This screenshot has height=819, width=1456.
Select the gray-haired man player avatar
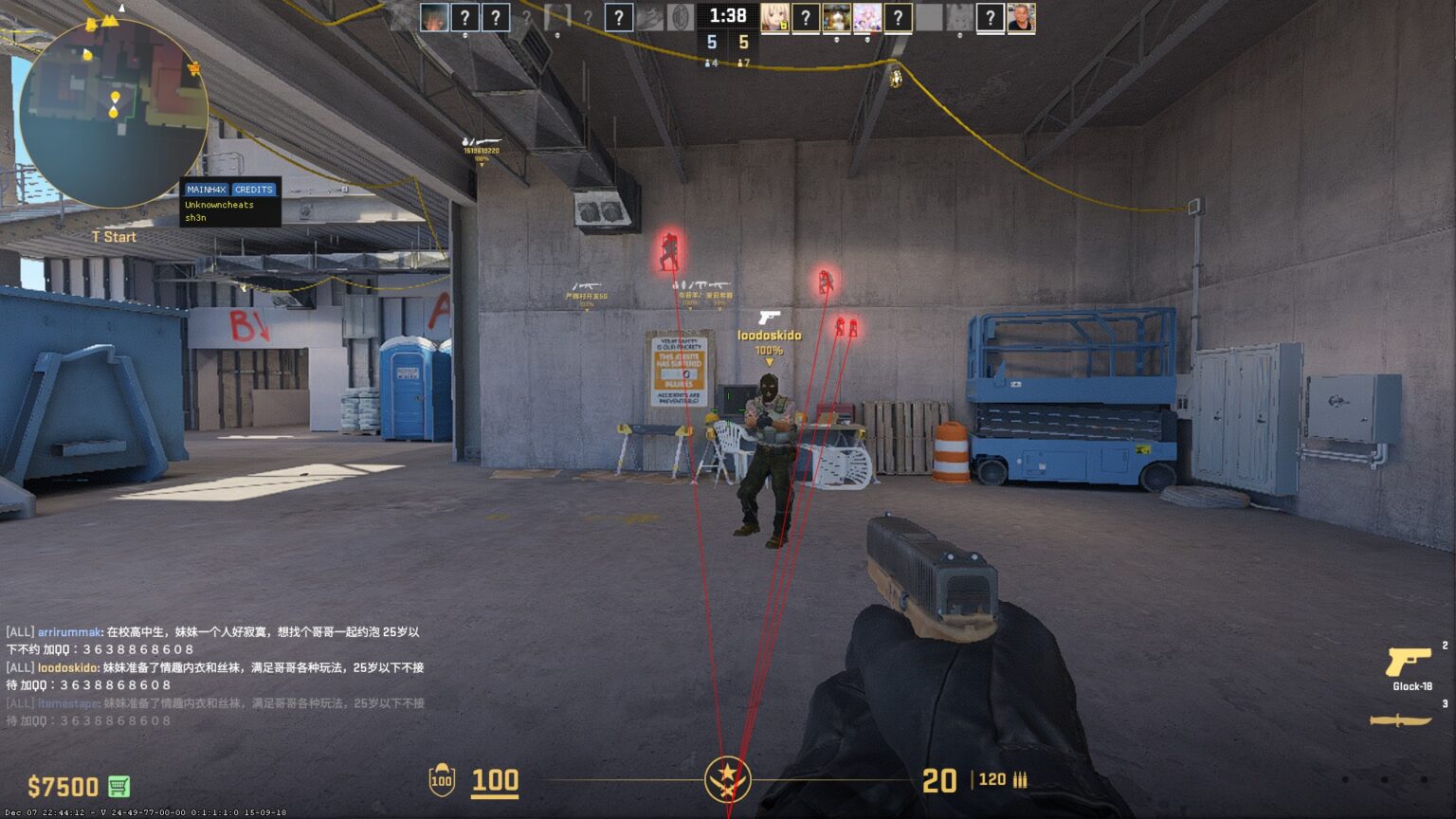tap(1021, 18)
